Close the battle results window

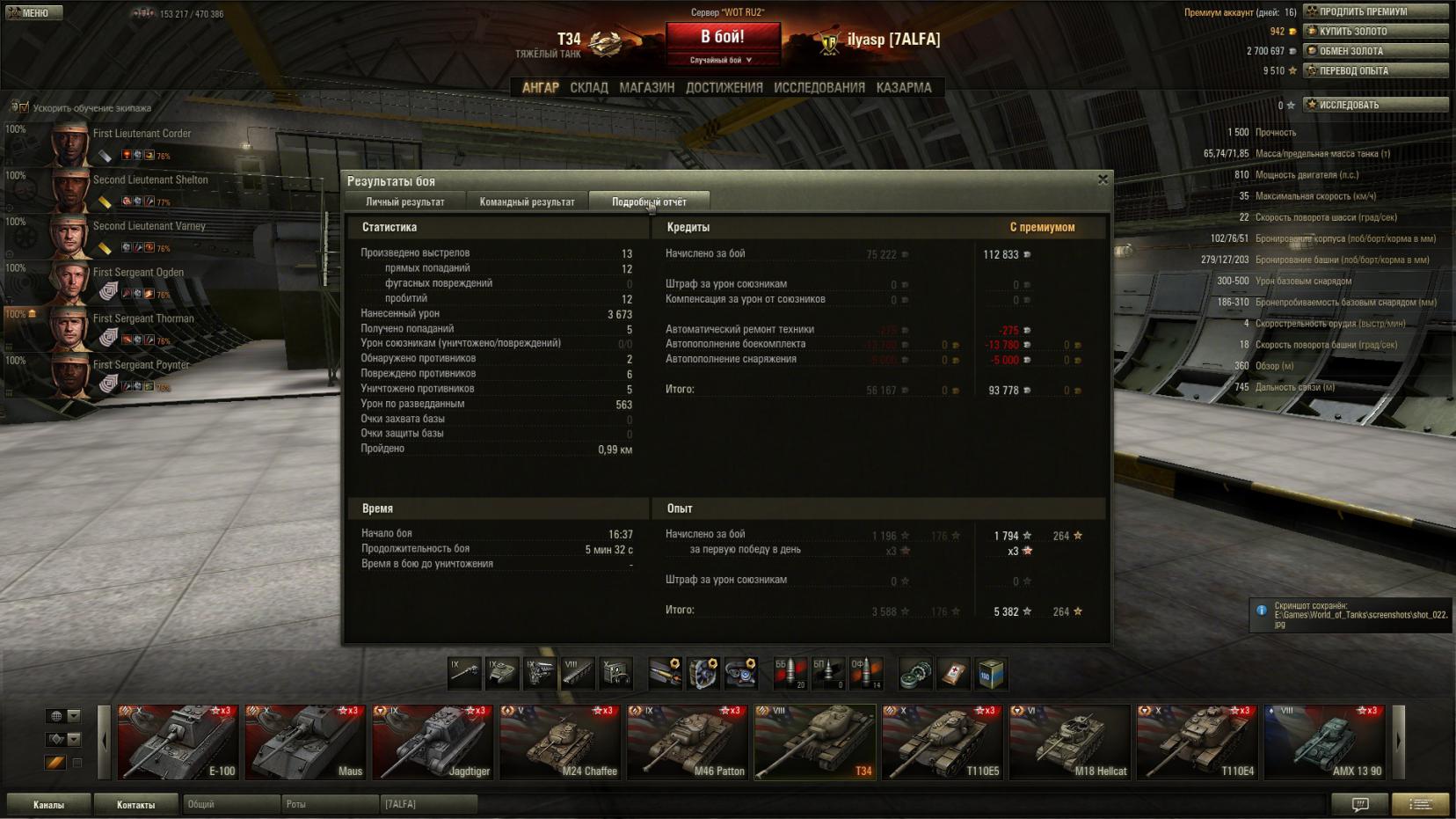tap(1103, 179)
